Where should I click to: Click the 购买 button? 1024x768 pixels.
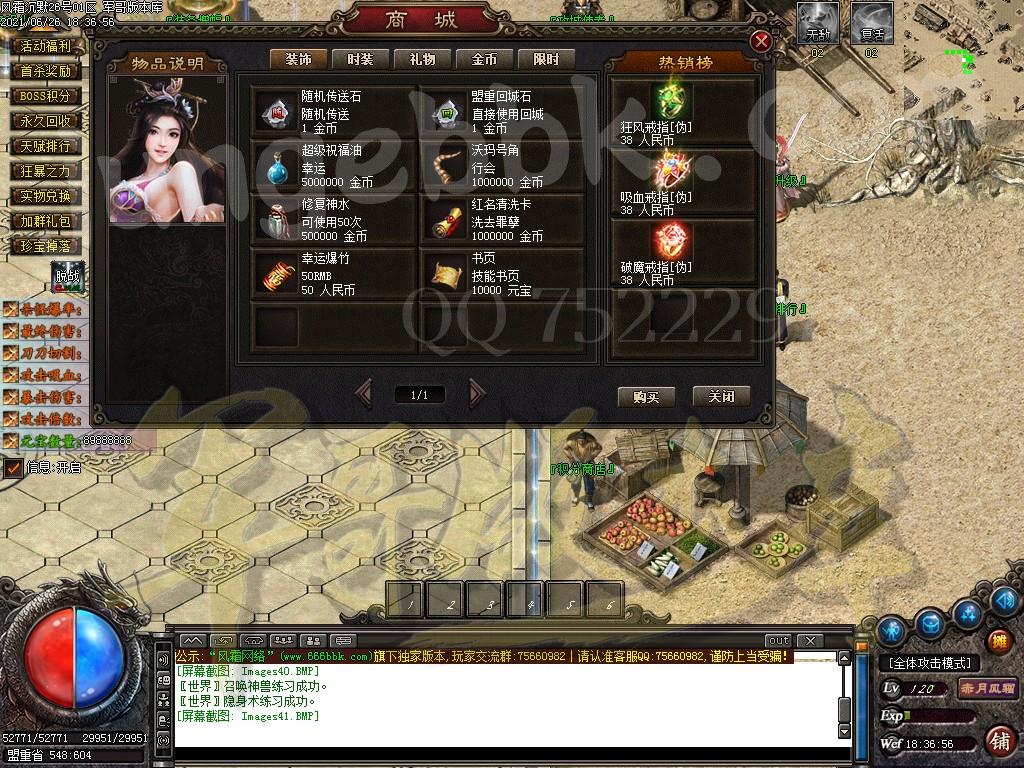click(x=646, y=396)
